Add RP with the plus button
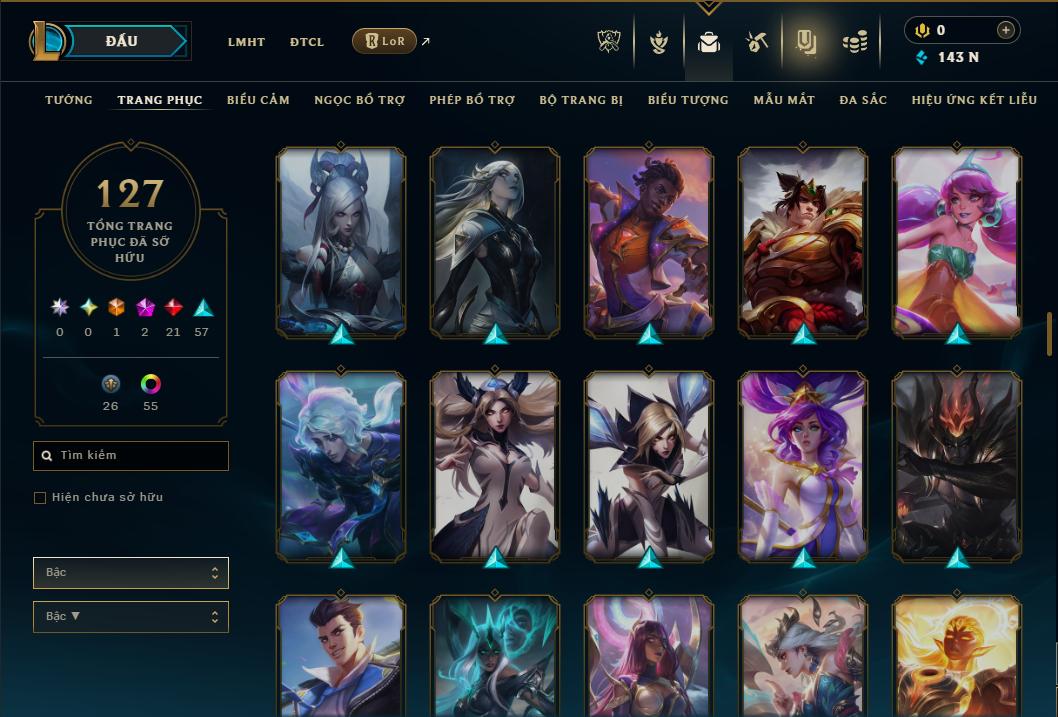 1005,30
